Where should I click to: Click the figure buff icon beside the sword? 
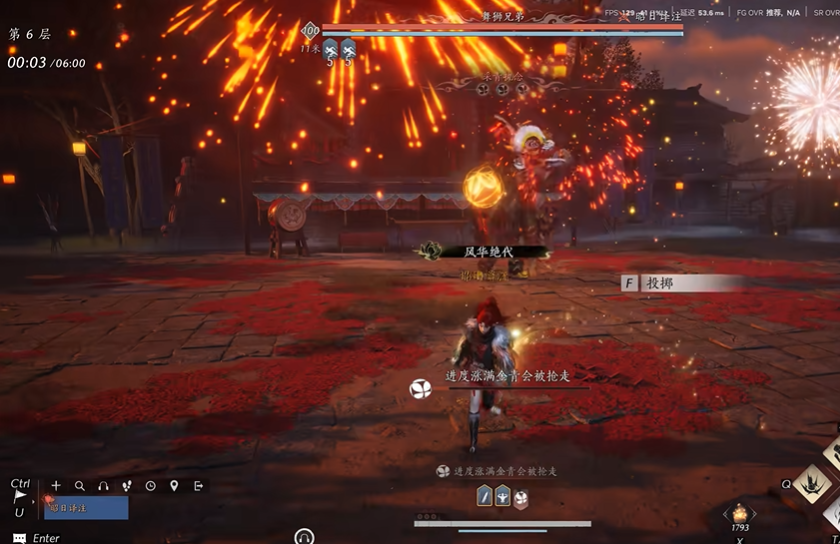click(503, 496)
